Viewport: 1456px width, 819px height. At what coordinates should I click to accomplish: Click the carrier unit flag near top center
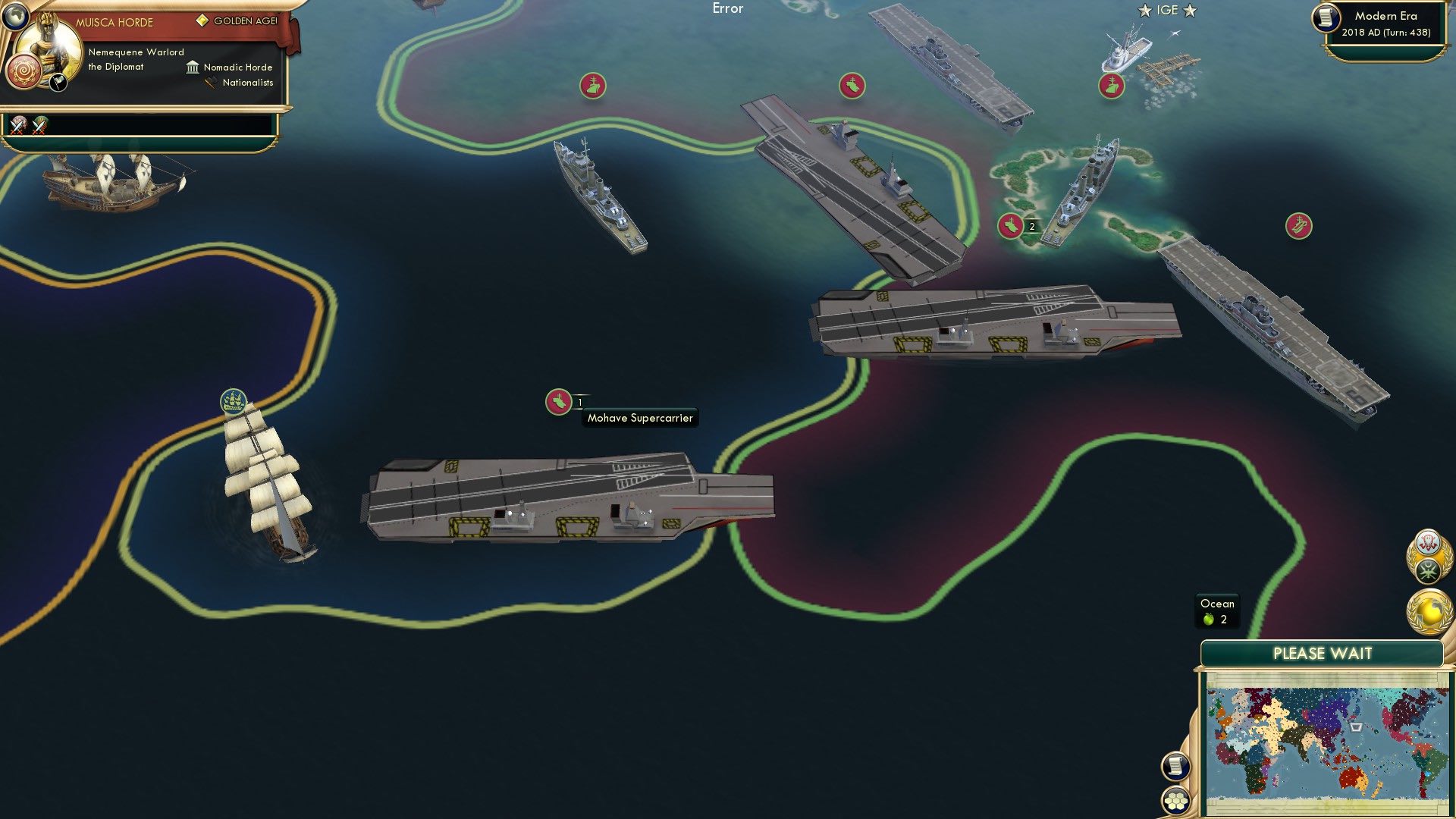852,83
